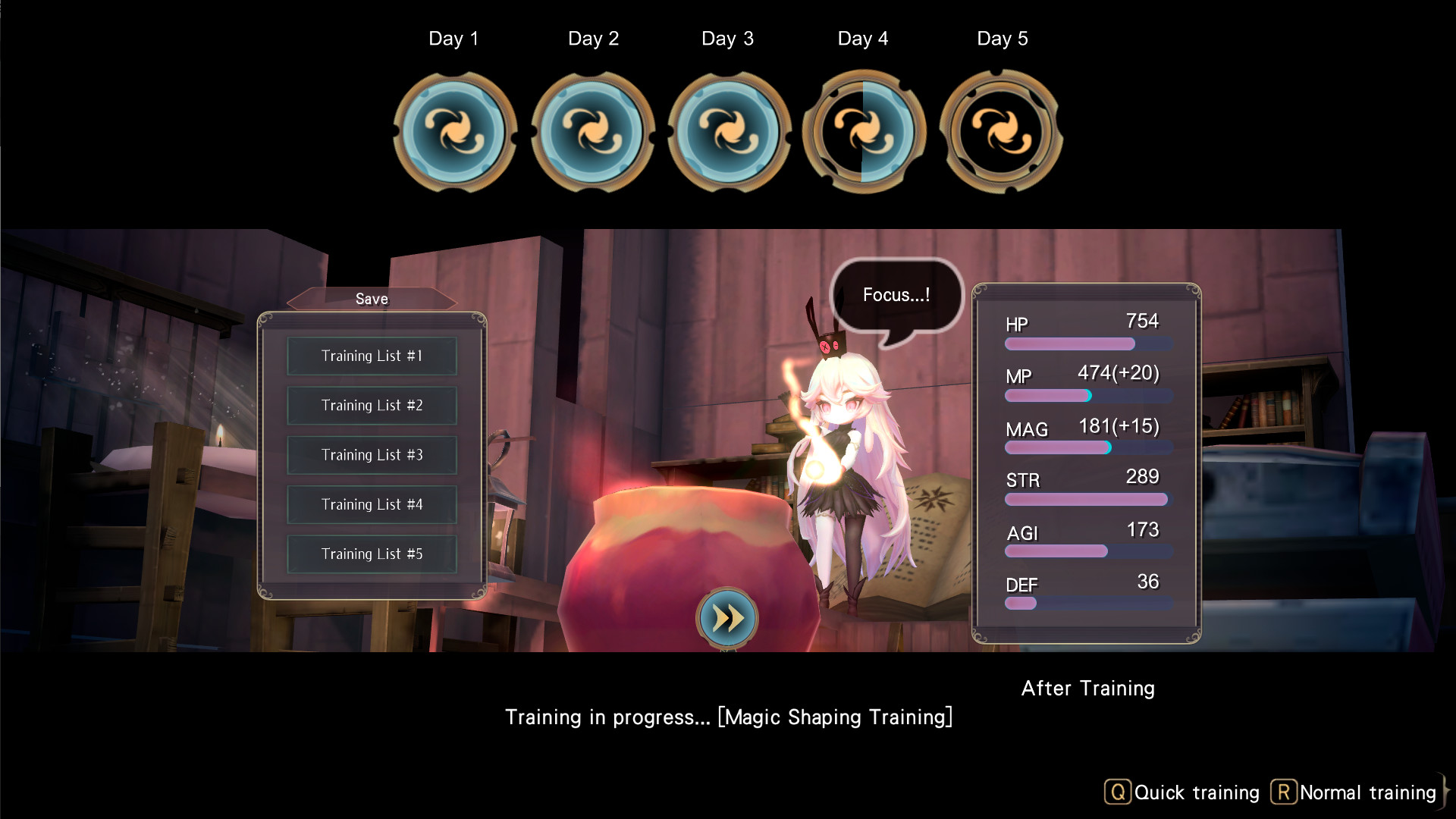Viewport: 1456px width, 819px height.
Task: Select Training List #1
Action: pyautogui.click(x=372, y=356)
